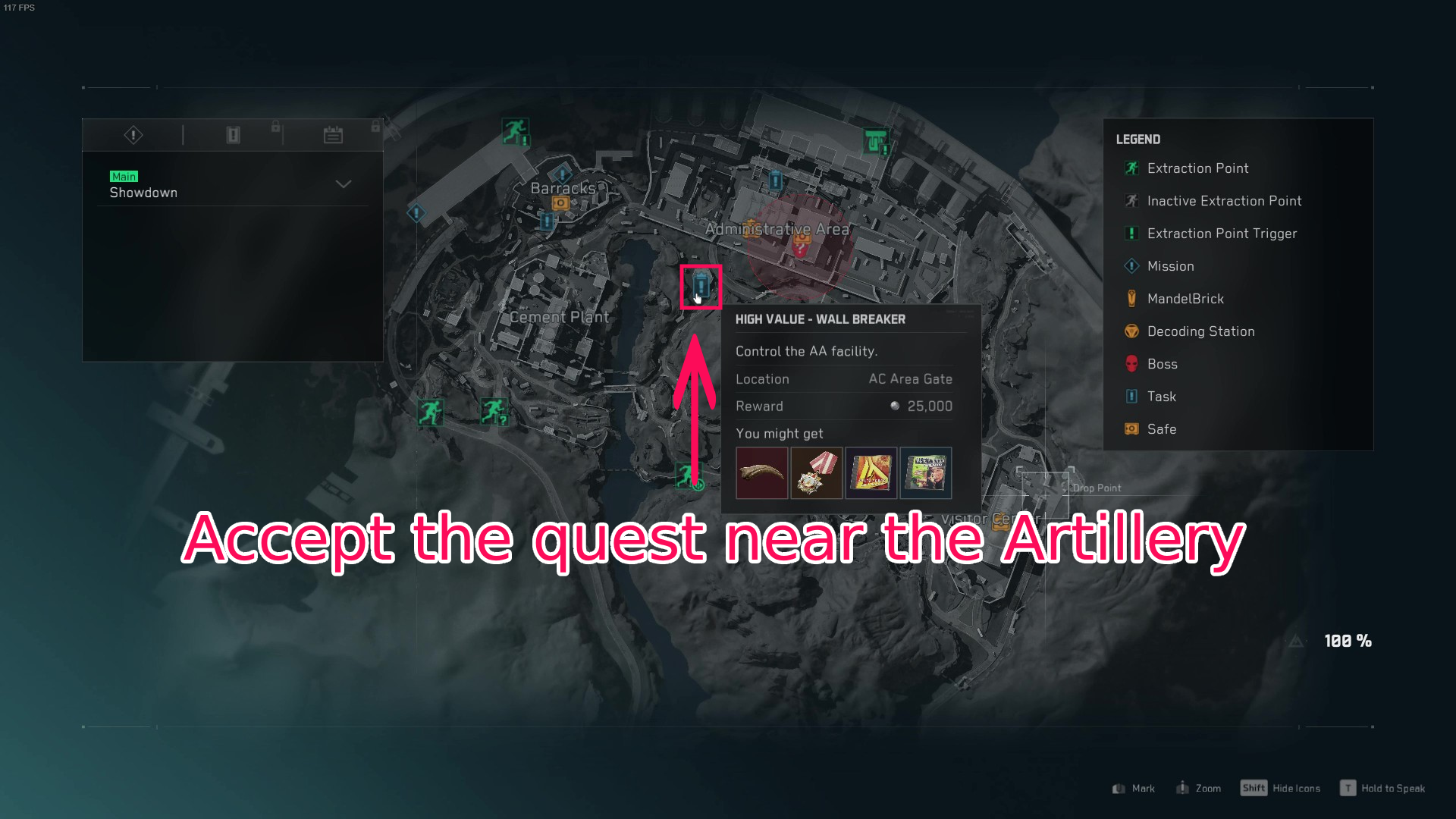Click the Mark button at the bottom bar
1456x819 pixels.
1132,788
